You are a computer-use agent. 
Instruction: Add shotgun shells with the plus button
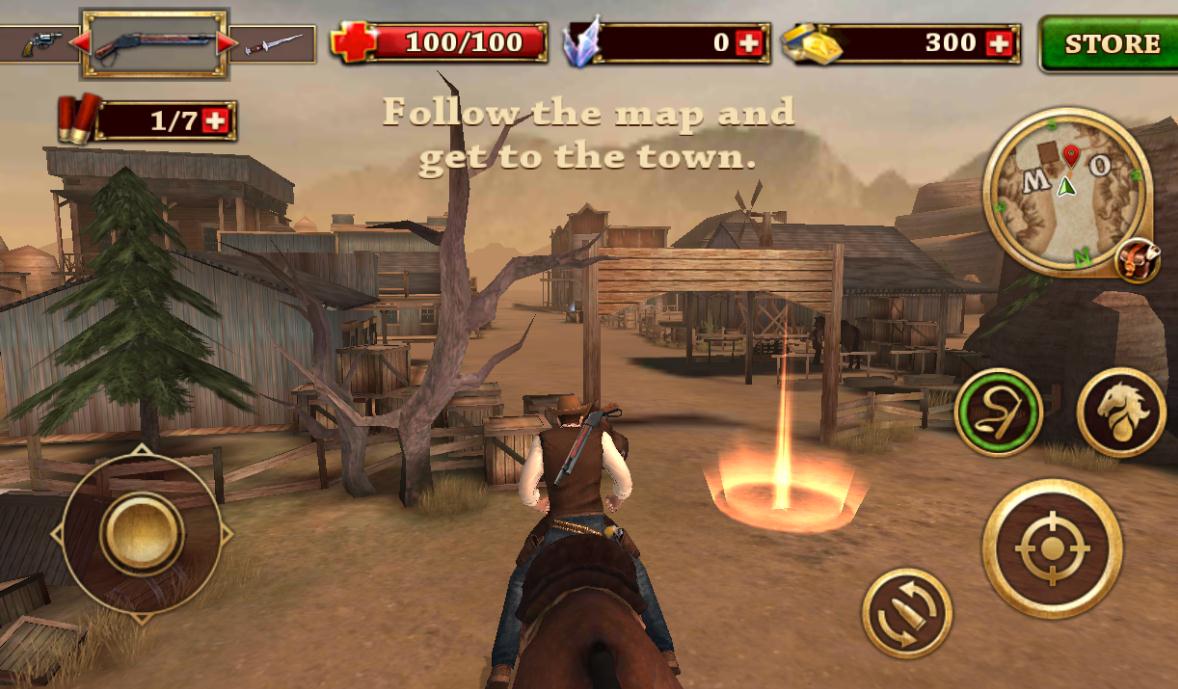point(215,121)
